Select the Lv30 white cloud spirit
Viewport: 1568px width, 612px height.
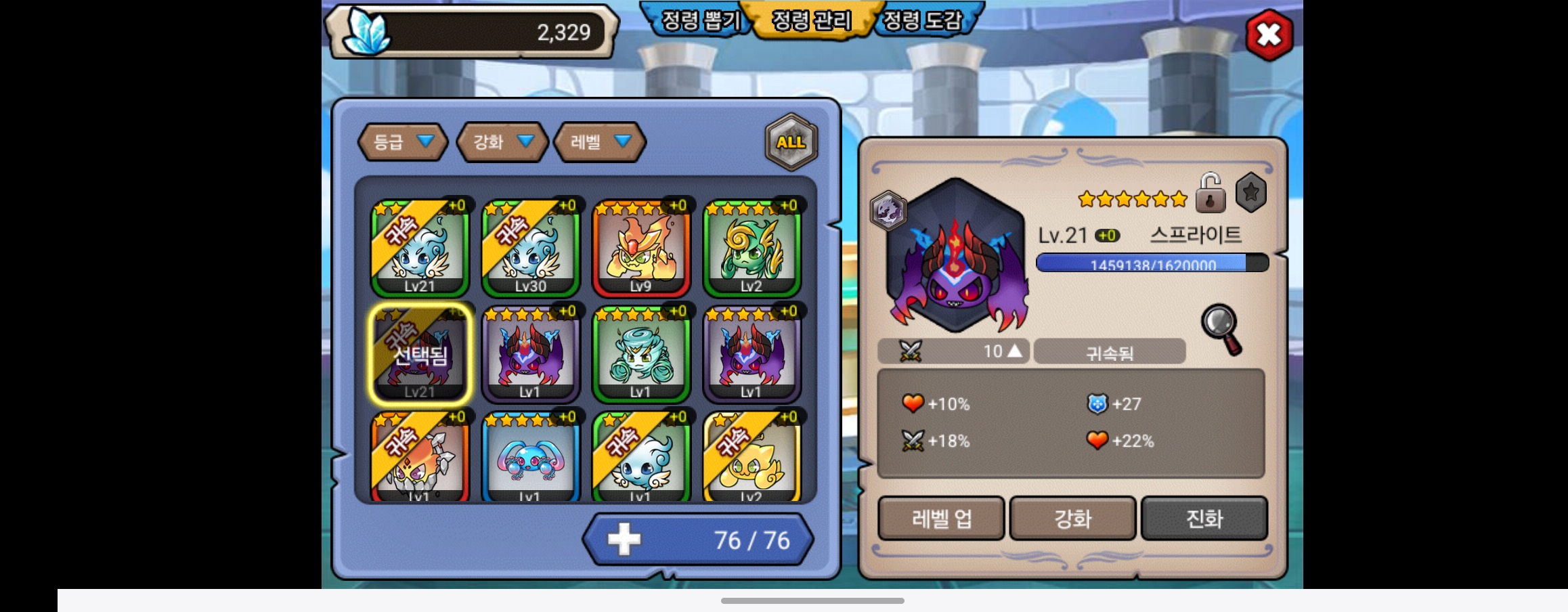[x=530, y=248]
